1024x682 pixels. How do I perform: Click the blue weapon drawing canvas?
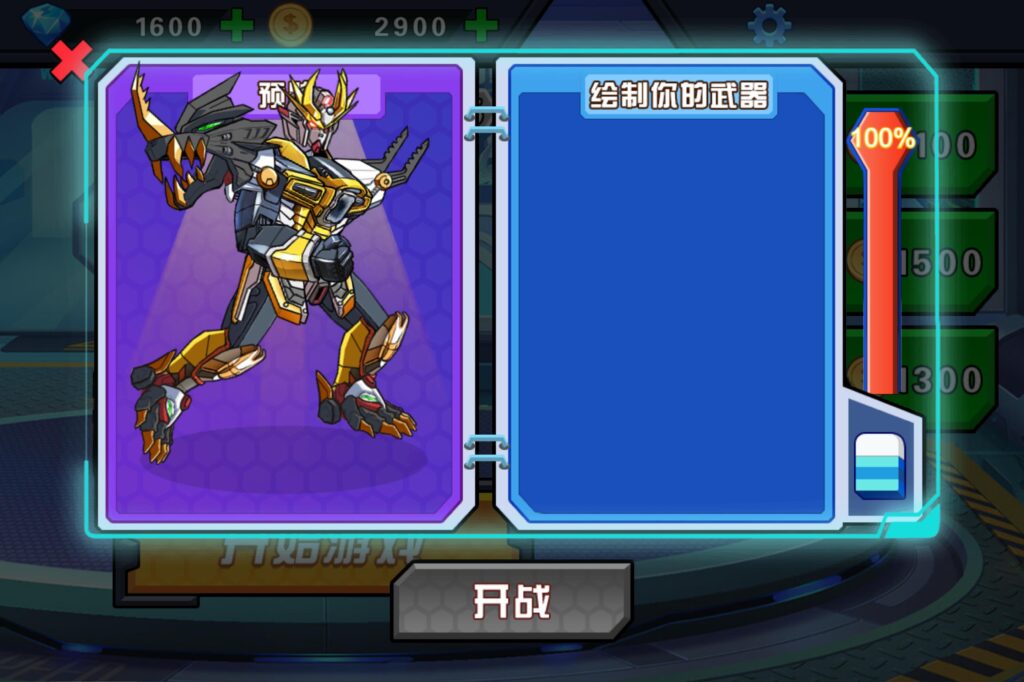(x=668, y=310)
